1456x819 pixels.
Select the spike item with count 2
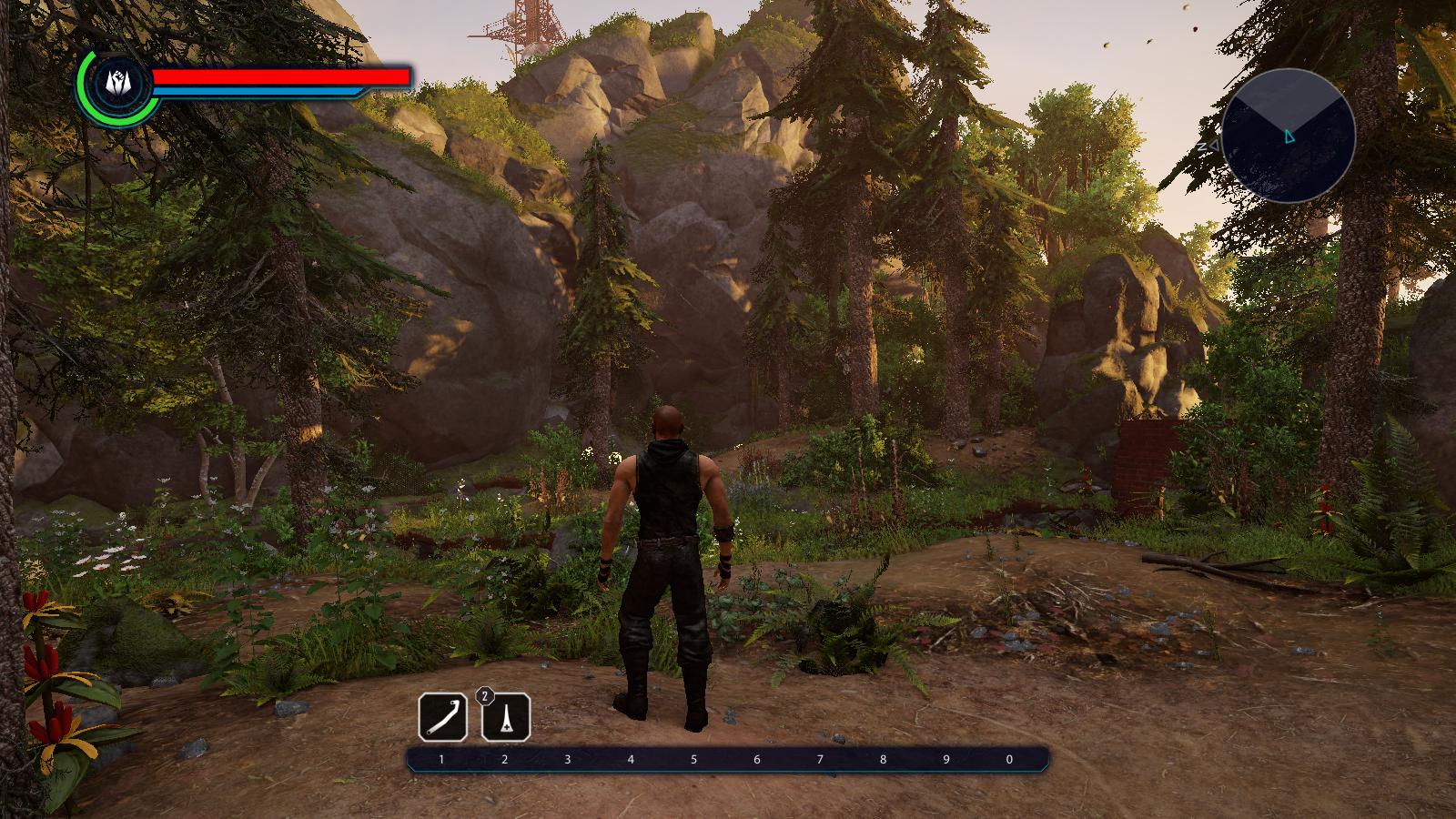click(506, 718)
